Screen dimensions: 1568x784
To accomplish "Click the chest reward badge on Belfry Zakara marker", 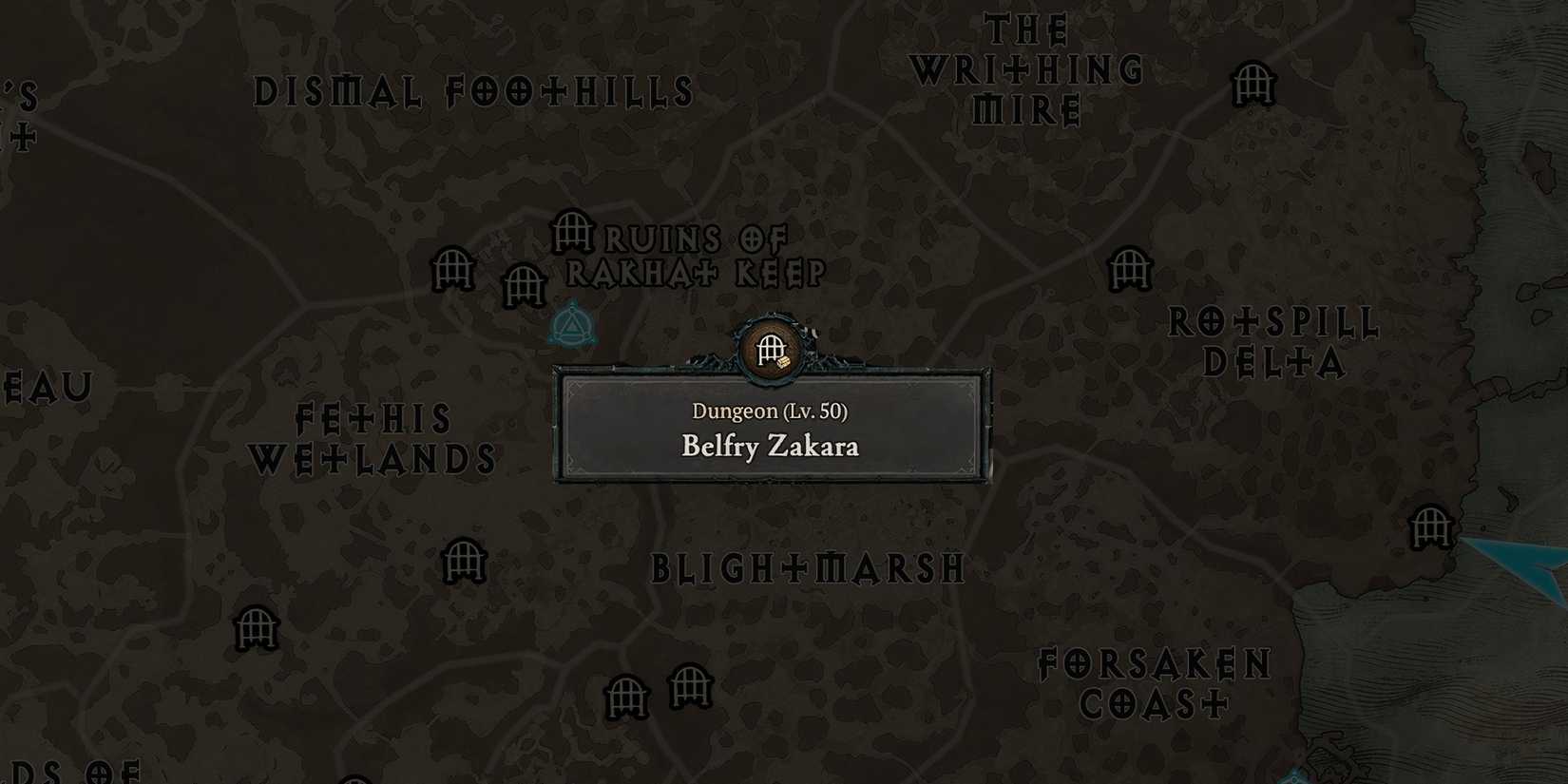I will (x=783, y=363).
